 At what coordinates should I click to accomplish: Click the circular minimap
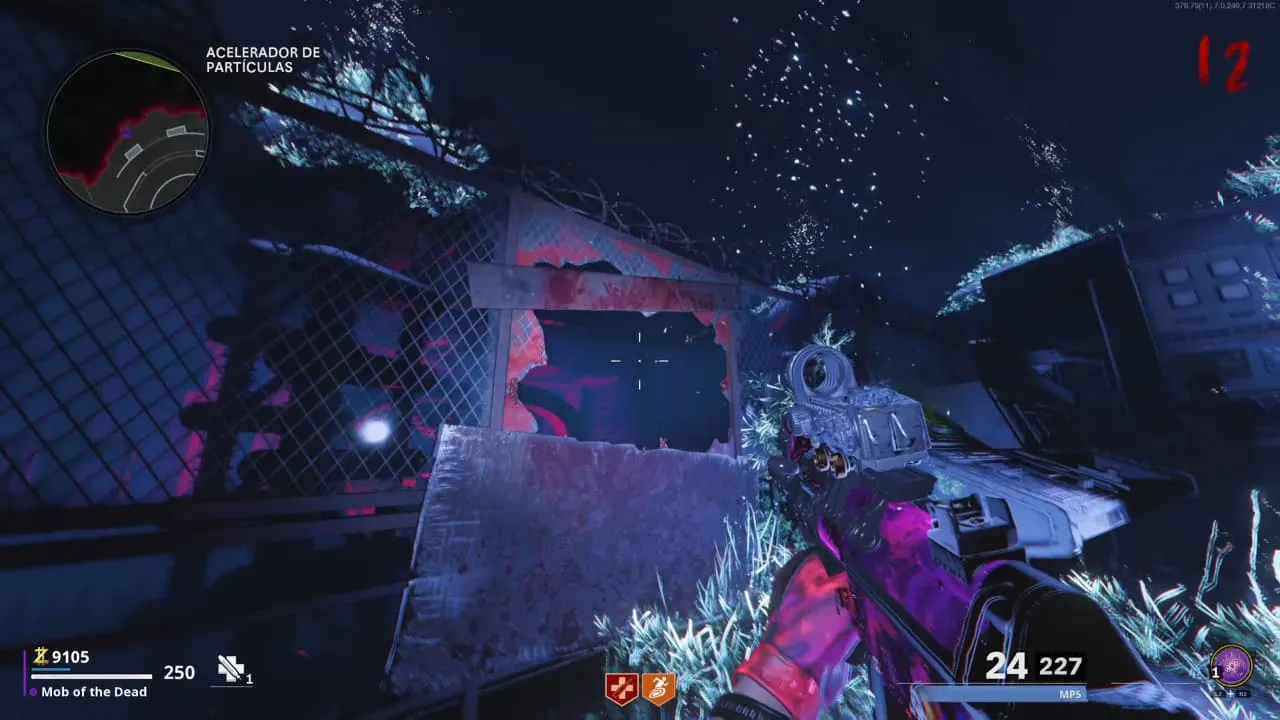pyautogui.click(x=127, y=132)
